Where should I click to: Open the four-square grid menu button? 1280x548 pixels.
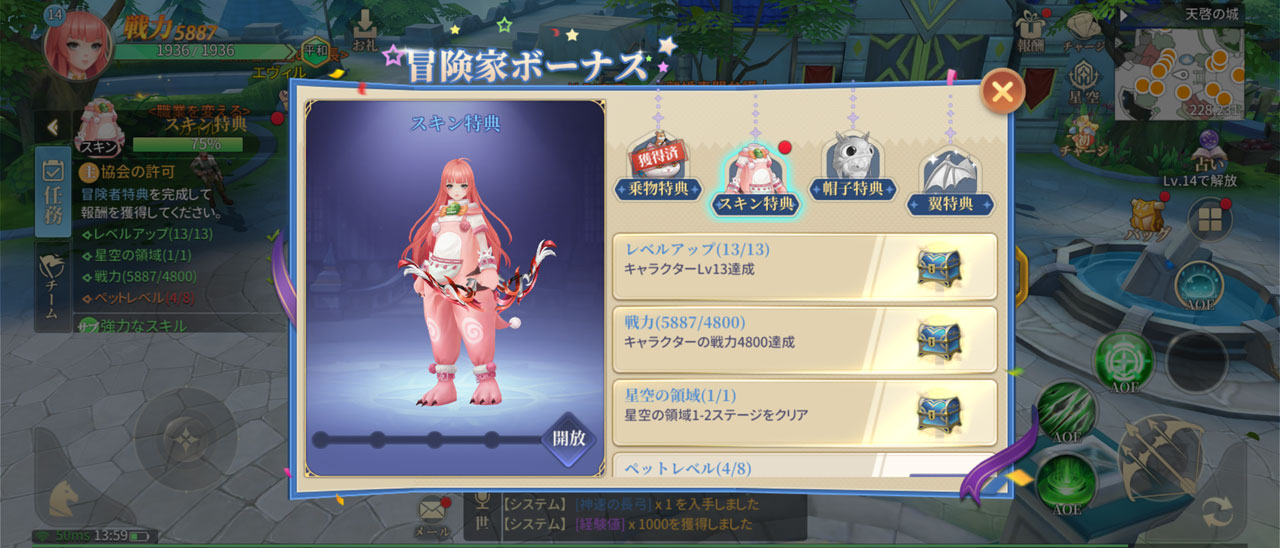[1209, 219]
